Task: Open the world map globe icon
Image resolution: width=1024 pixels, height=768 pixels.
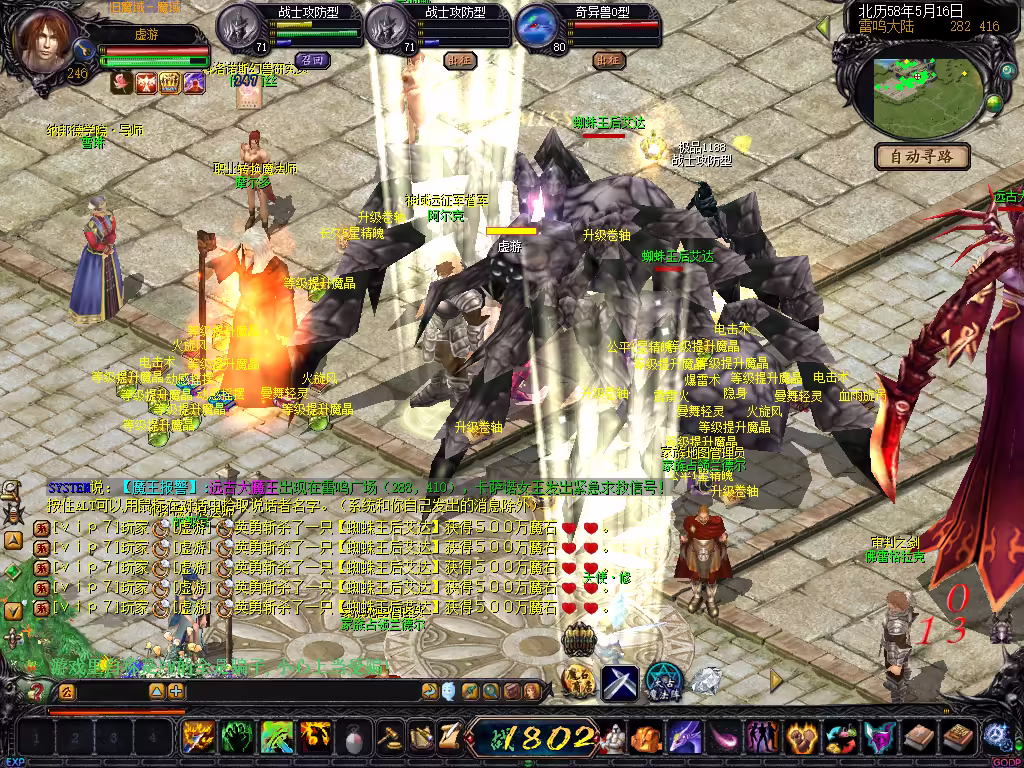Action: tap(994, 102)
